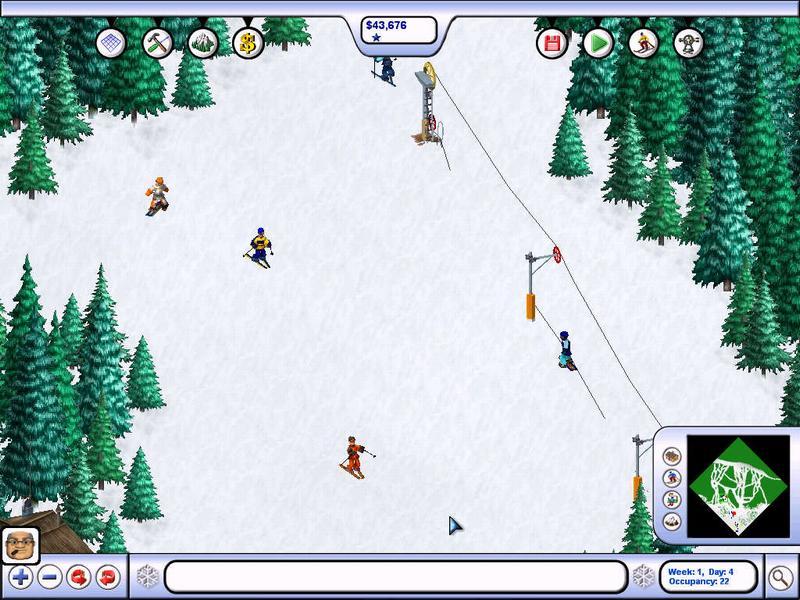Toggle the grid overlay icon

coord(112,43)
